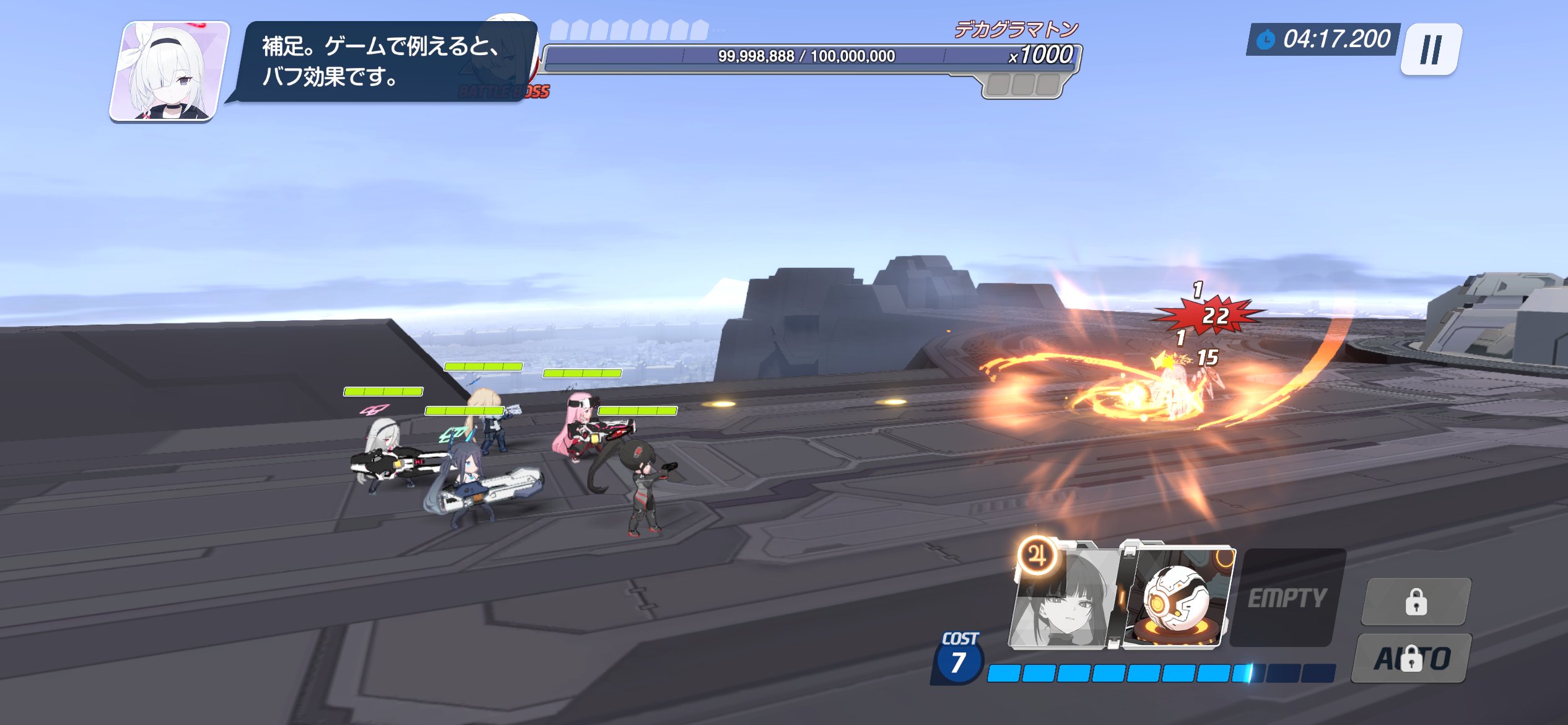Toggle the locked AUTO battle button

1412,658
